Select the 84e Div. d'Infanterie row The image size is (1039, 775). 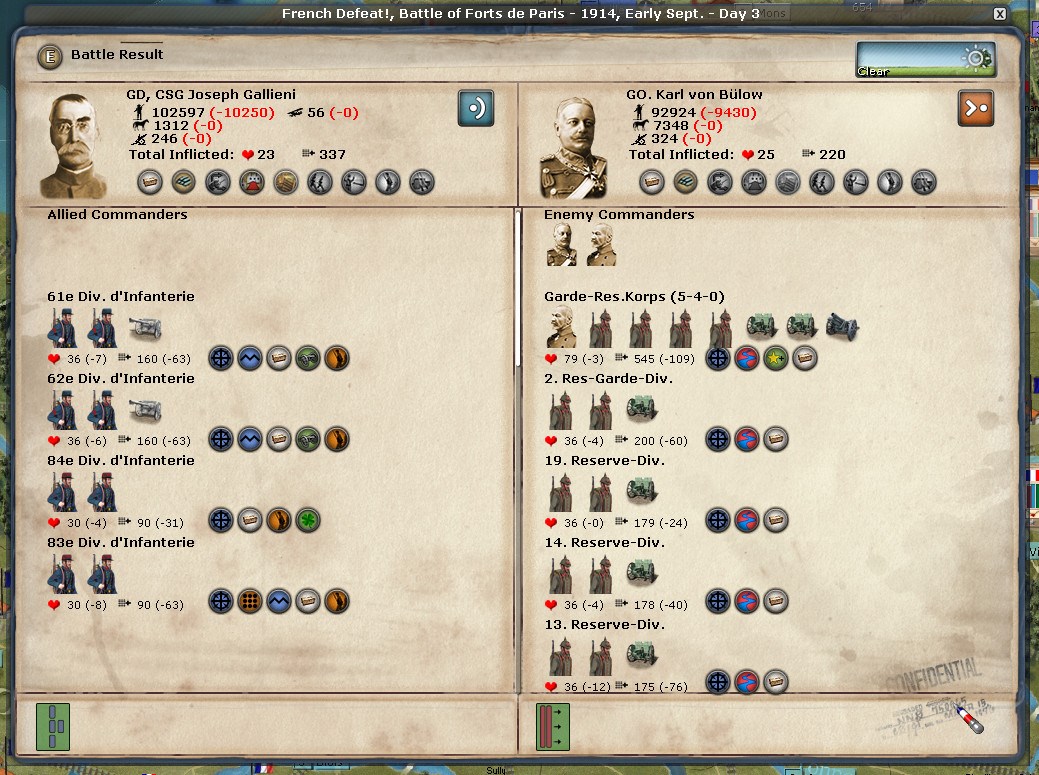click(x=121, y=461)
